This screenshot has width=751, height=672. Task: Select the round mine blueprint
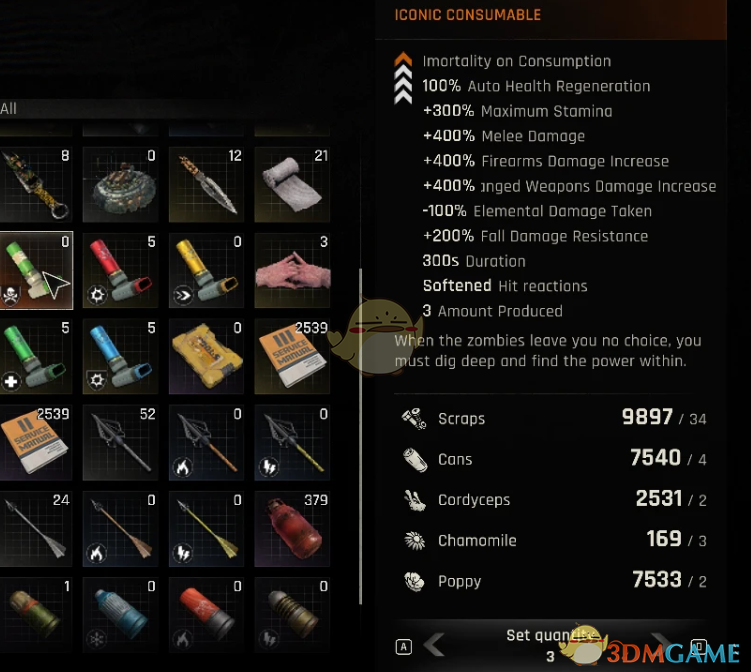[x=119, y=185]
